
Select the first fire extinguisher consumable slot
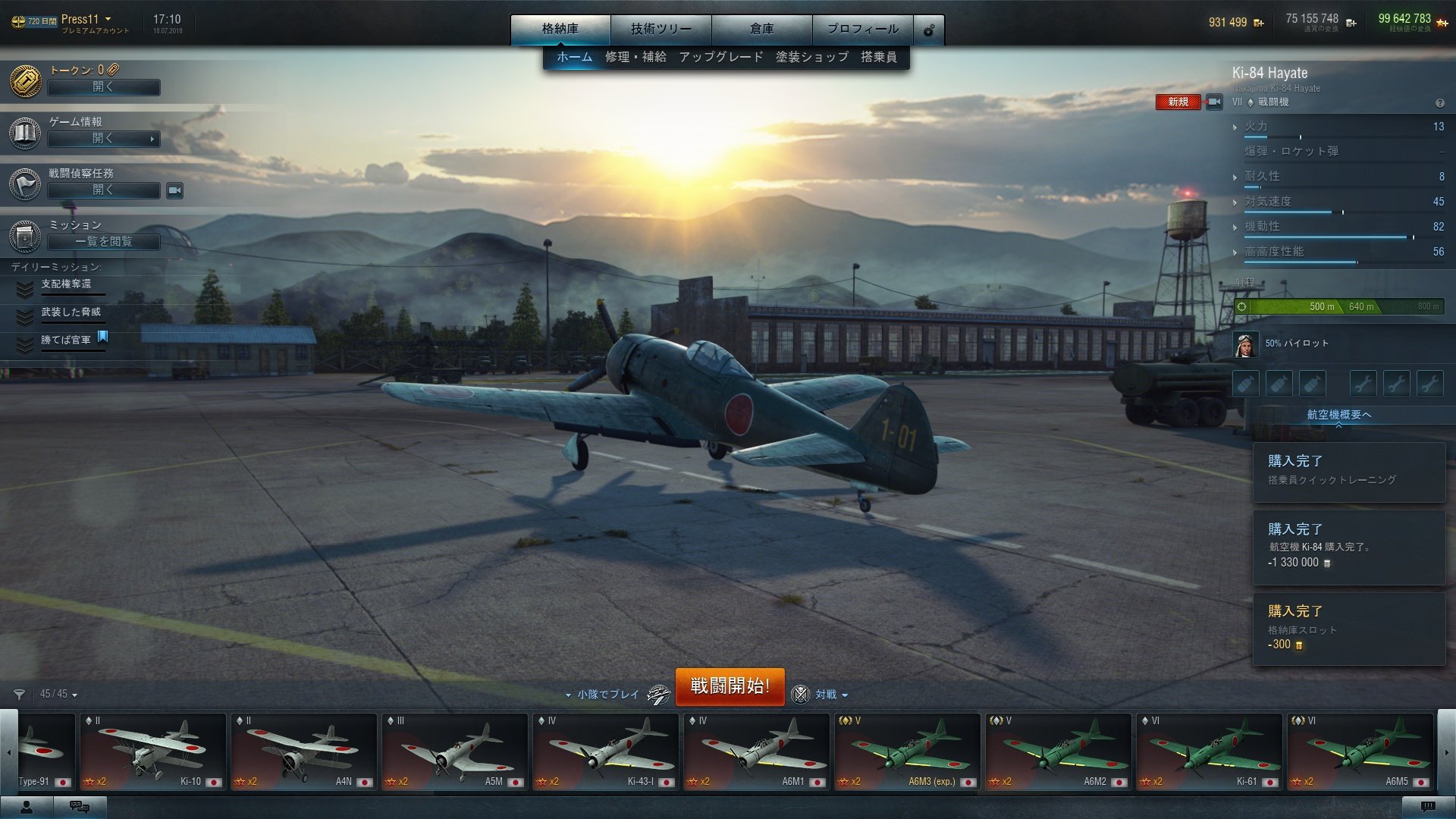[1245, 383]
